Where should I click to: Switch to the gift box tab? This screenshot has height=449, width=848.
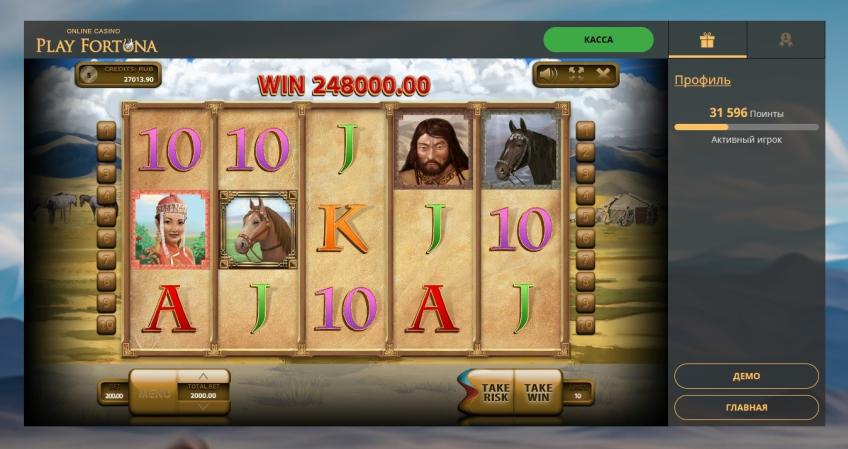[x=707, y=40]
